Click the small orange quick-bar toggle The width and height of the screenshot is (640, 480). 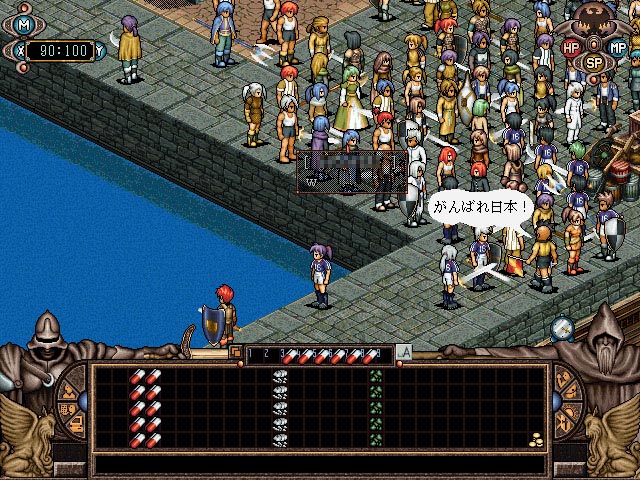[236, 352]
